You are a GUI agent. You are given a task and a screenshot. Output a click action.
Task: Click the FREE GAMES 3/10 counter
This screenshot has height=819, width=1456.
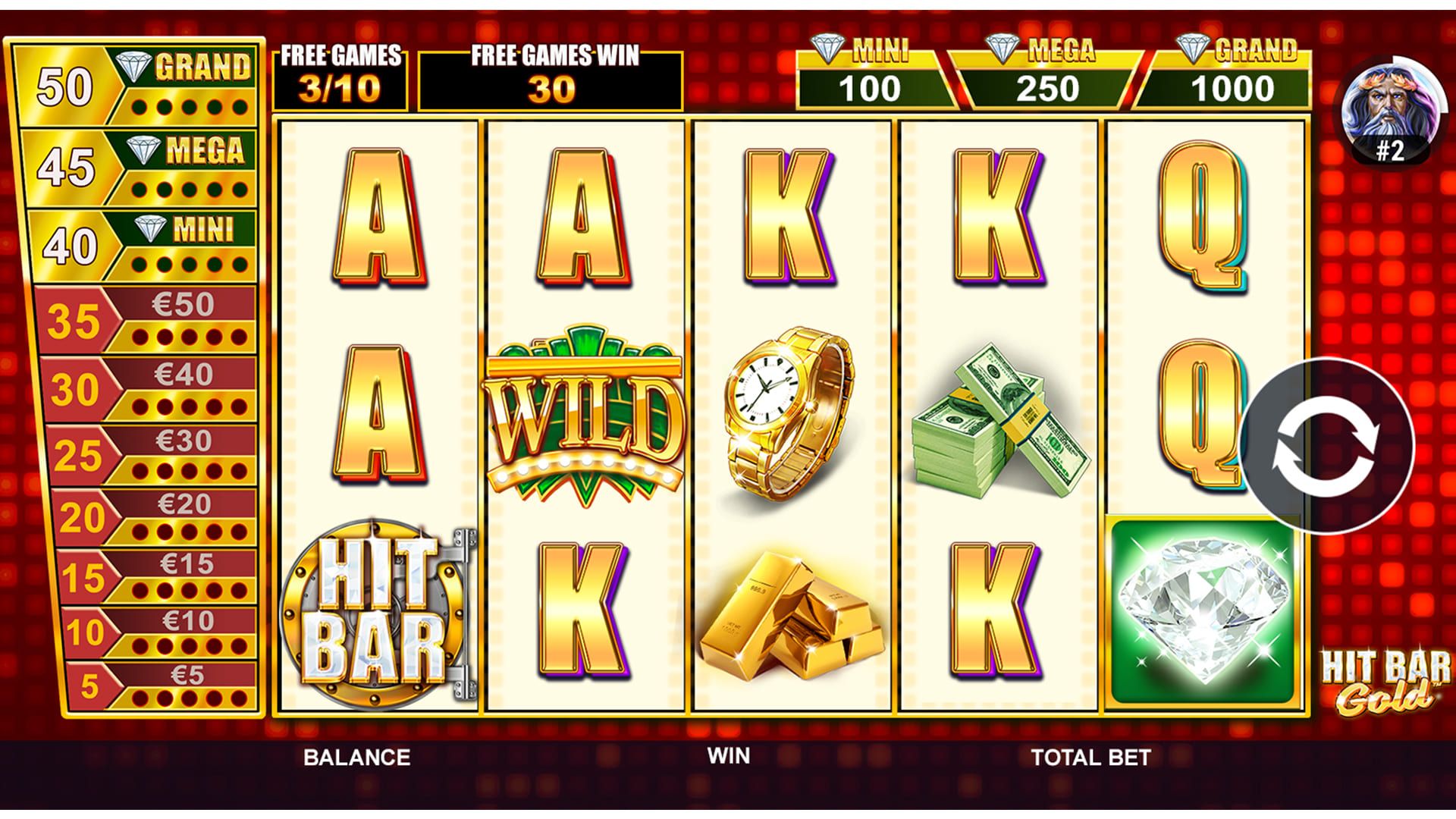(x=340, y=72)
